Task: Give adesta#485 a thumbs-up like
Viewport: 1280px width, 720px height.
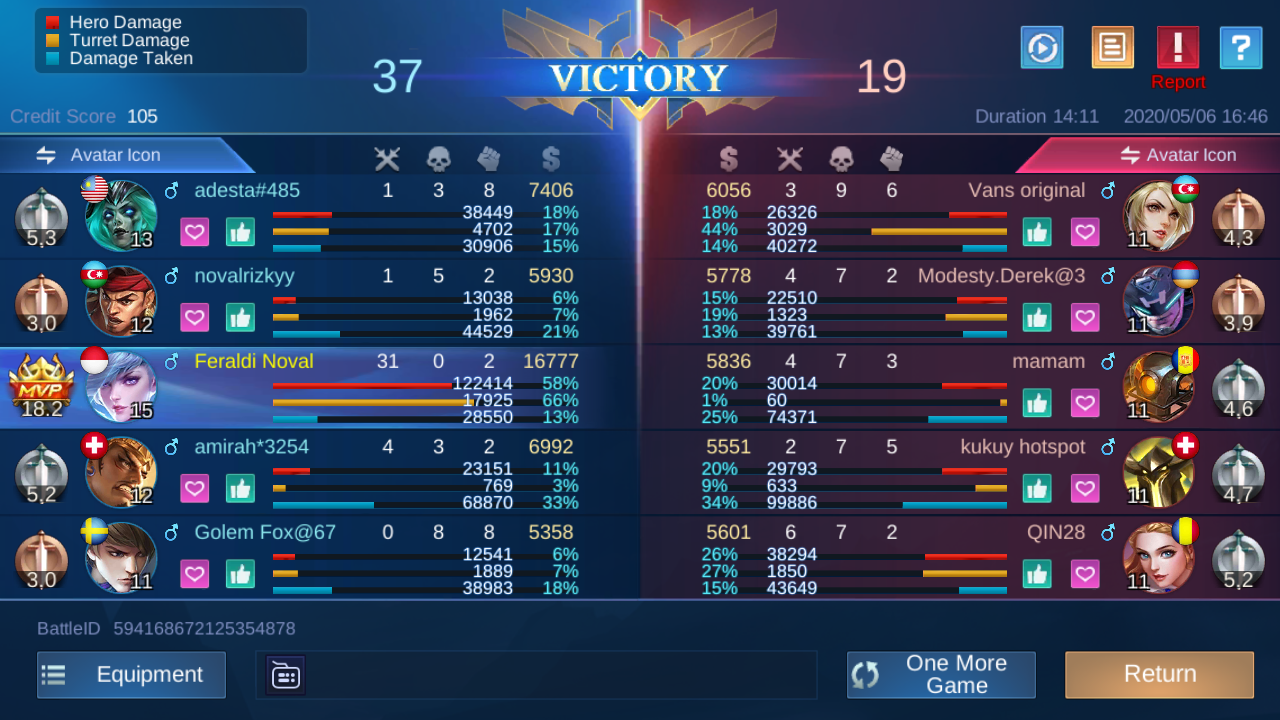Action: [240, 232]
